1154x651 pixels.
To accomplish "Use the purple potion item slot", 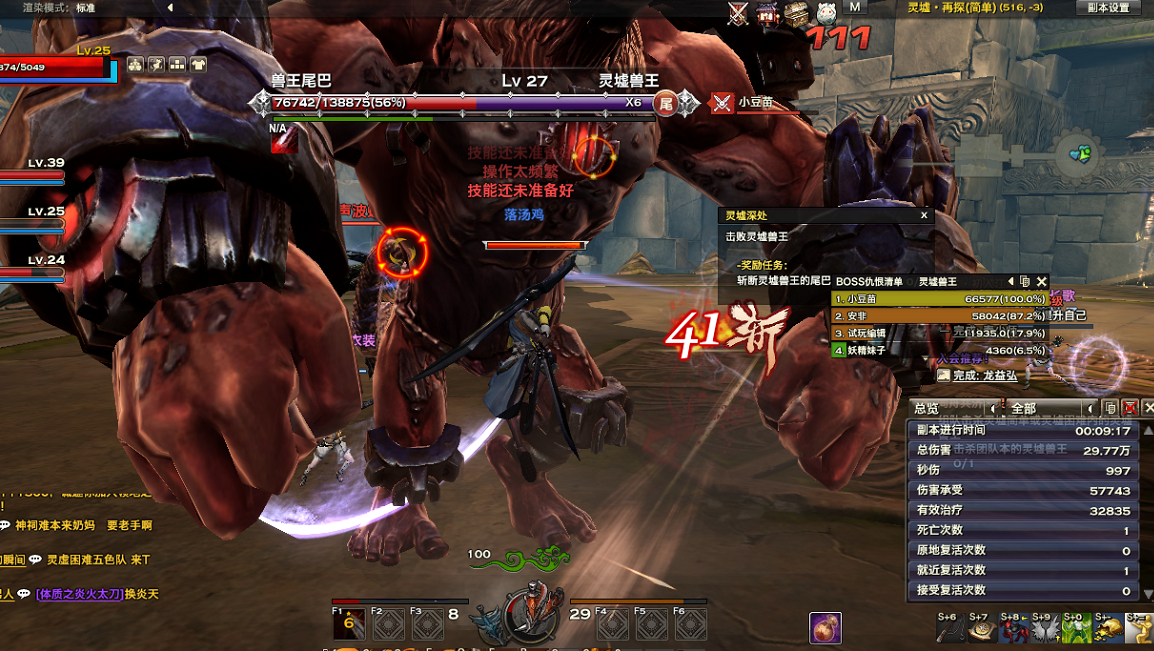I will 825,628.
